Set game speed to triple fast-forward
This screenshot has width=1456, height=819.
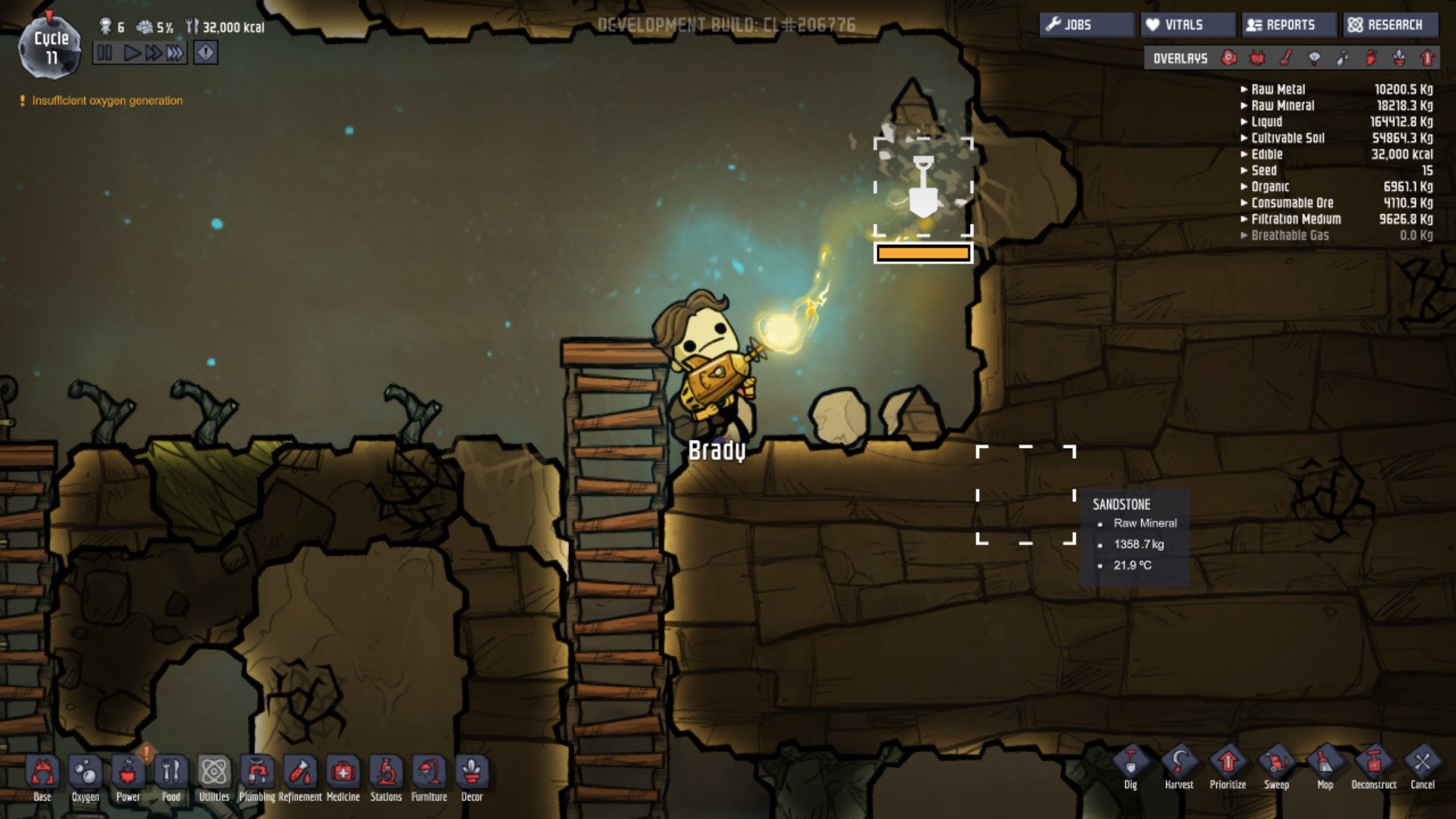(175, 53)
